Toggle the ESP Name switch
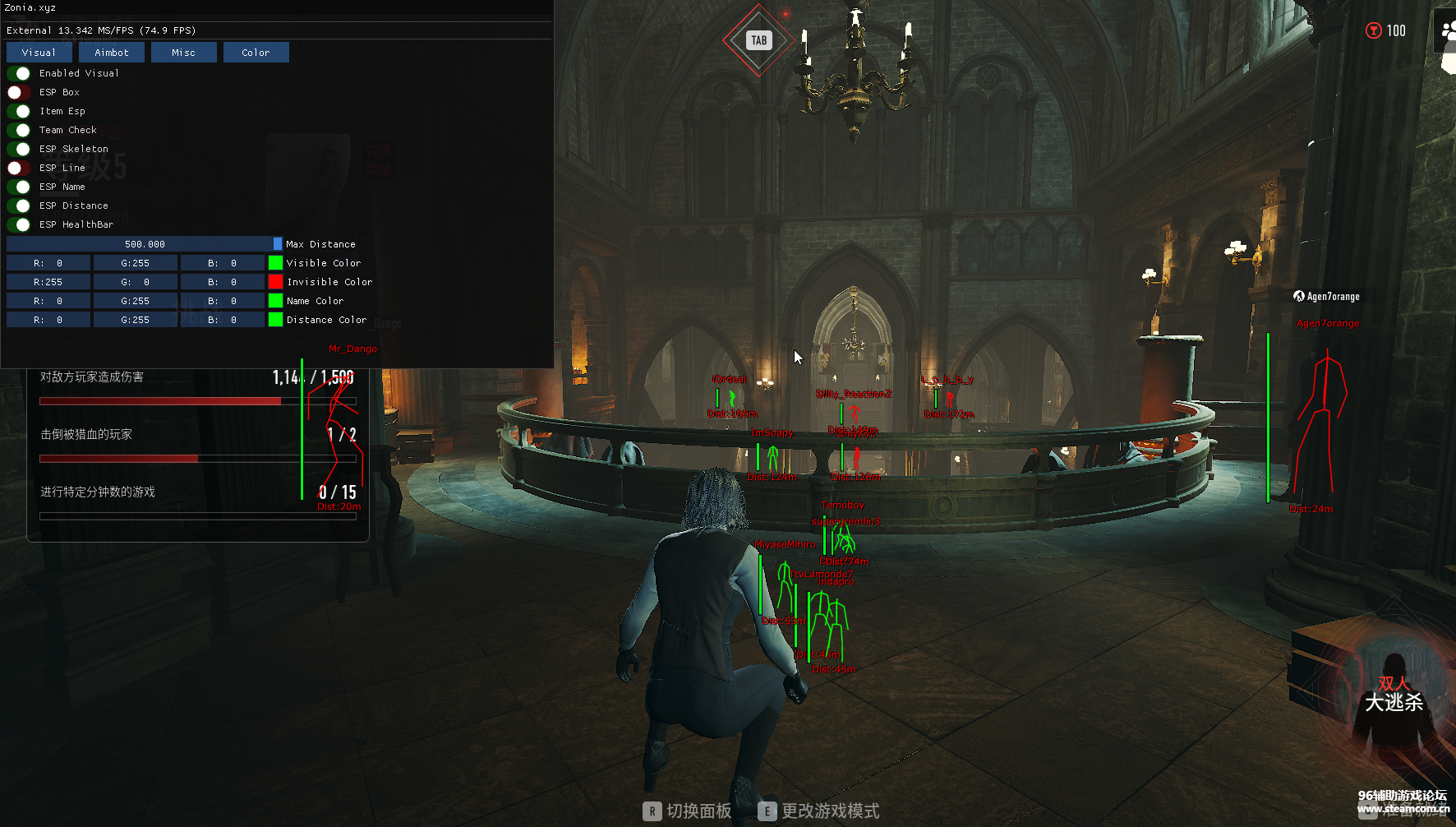1456x827 pixels. tap(19, 187)
